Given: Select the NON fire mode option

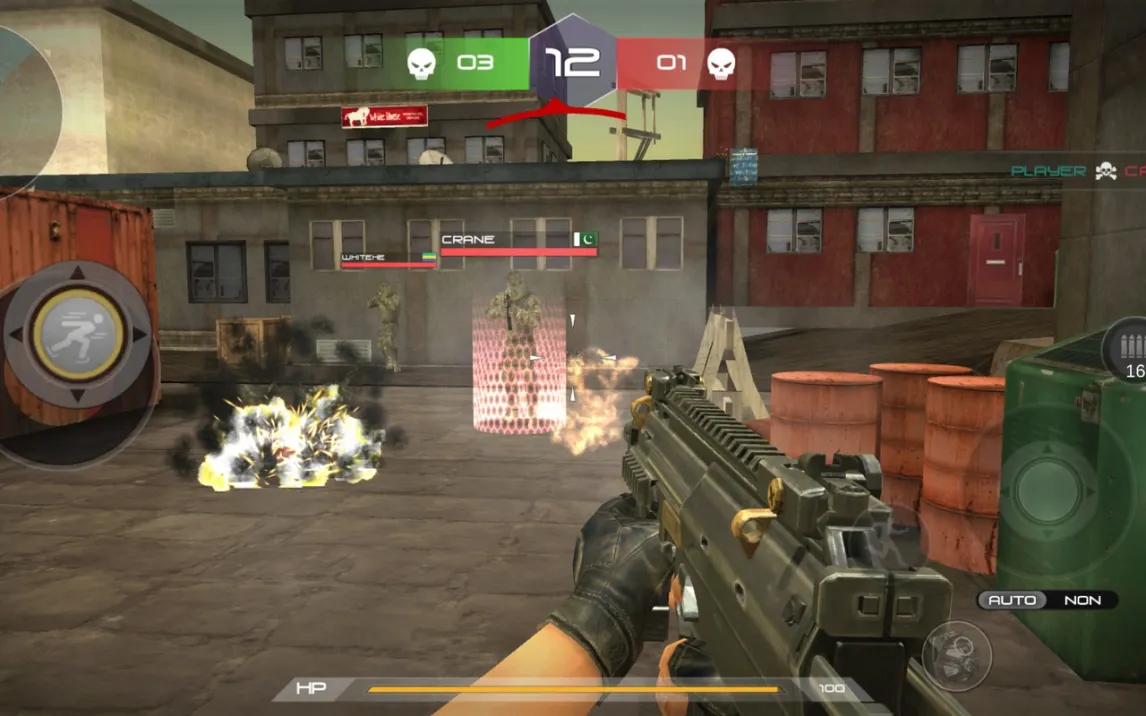Looking at the screenshot, I should [x=1082, y=600].
